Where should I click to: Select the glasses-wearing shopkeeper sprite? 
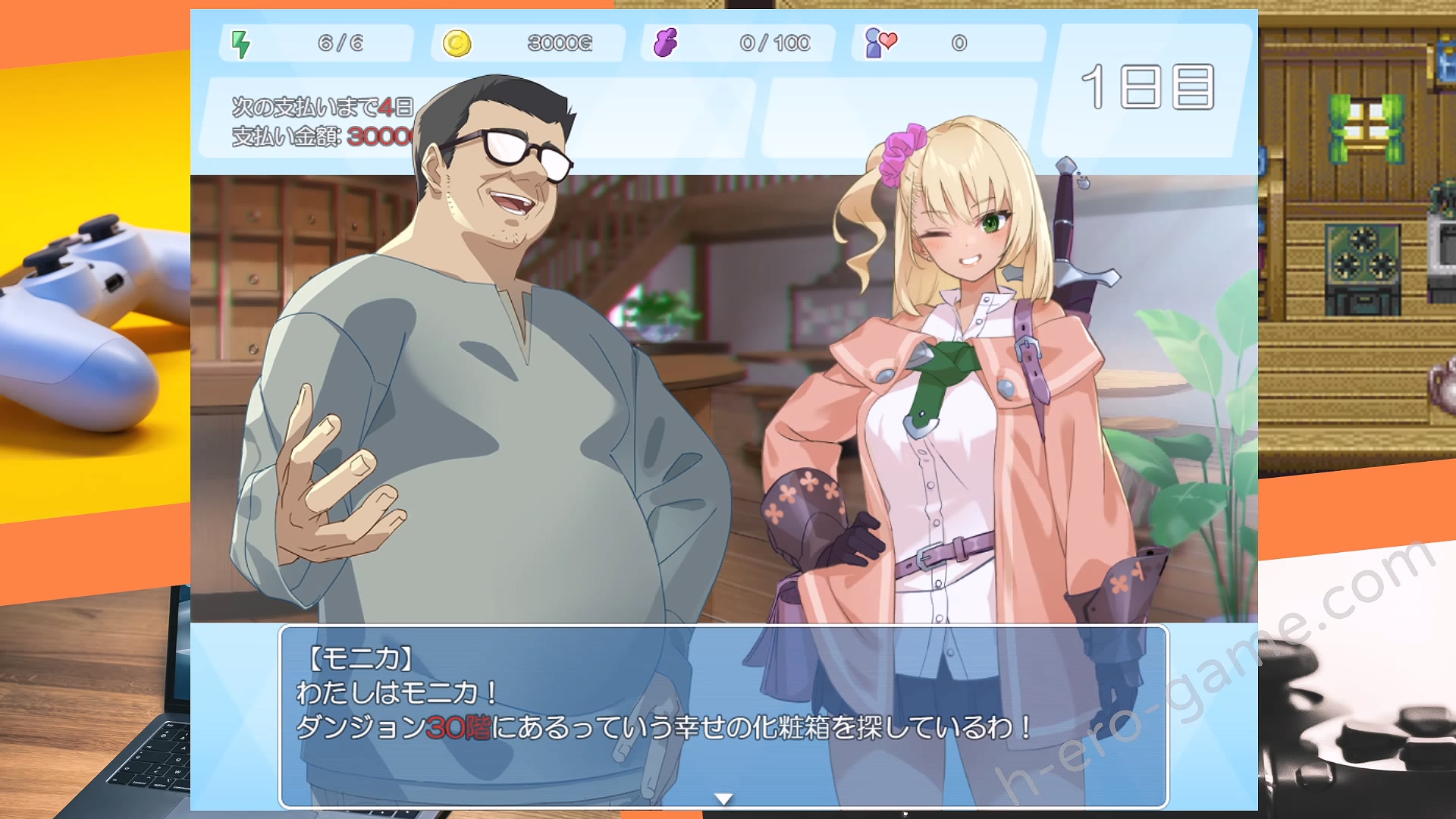493,341
